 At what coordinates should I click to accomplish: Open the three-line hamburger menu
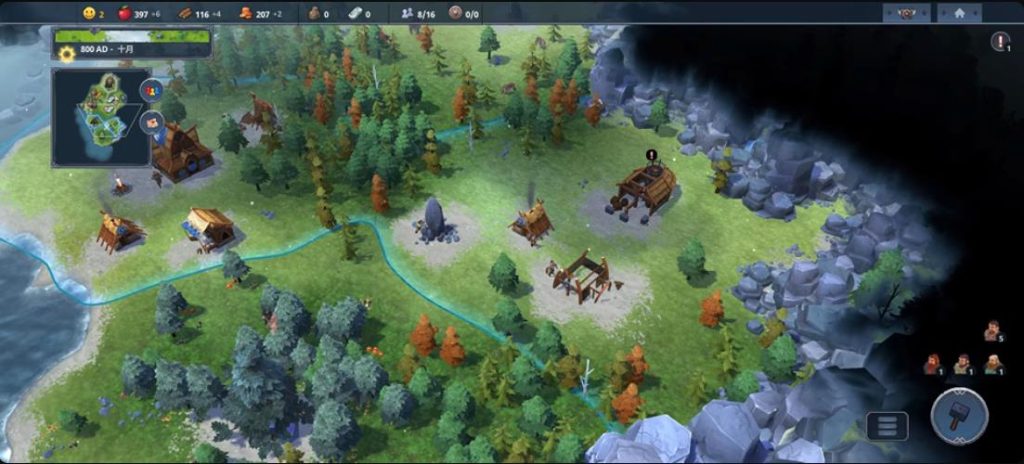pyautogui.click(x=887, y=426)
